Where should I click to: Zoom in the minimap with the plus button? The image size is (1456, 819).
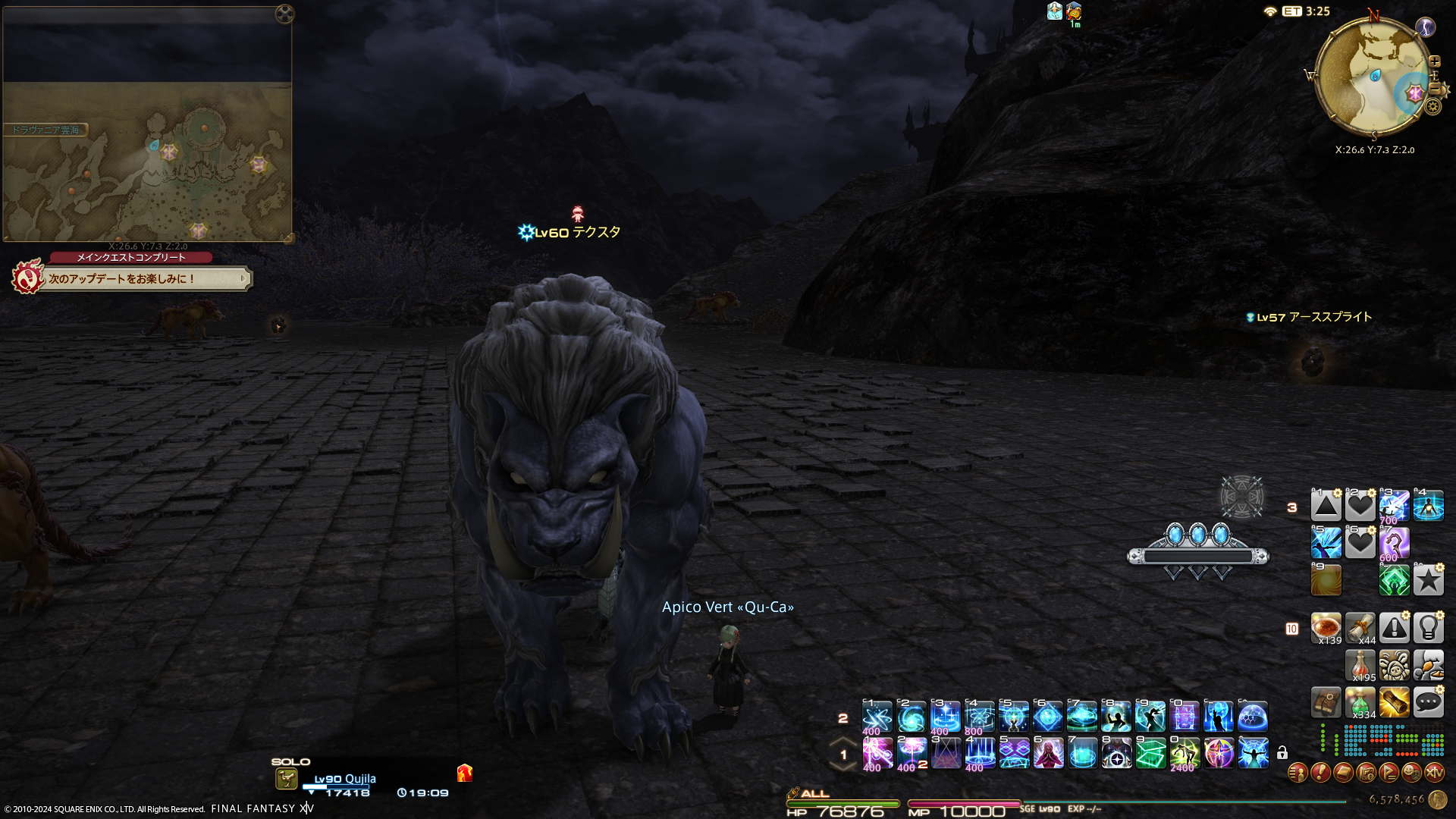[1435, 62]
